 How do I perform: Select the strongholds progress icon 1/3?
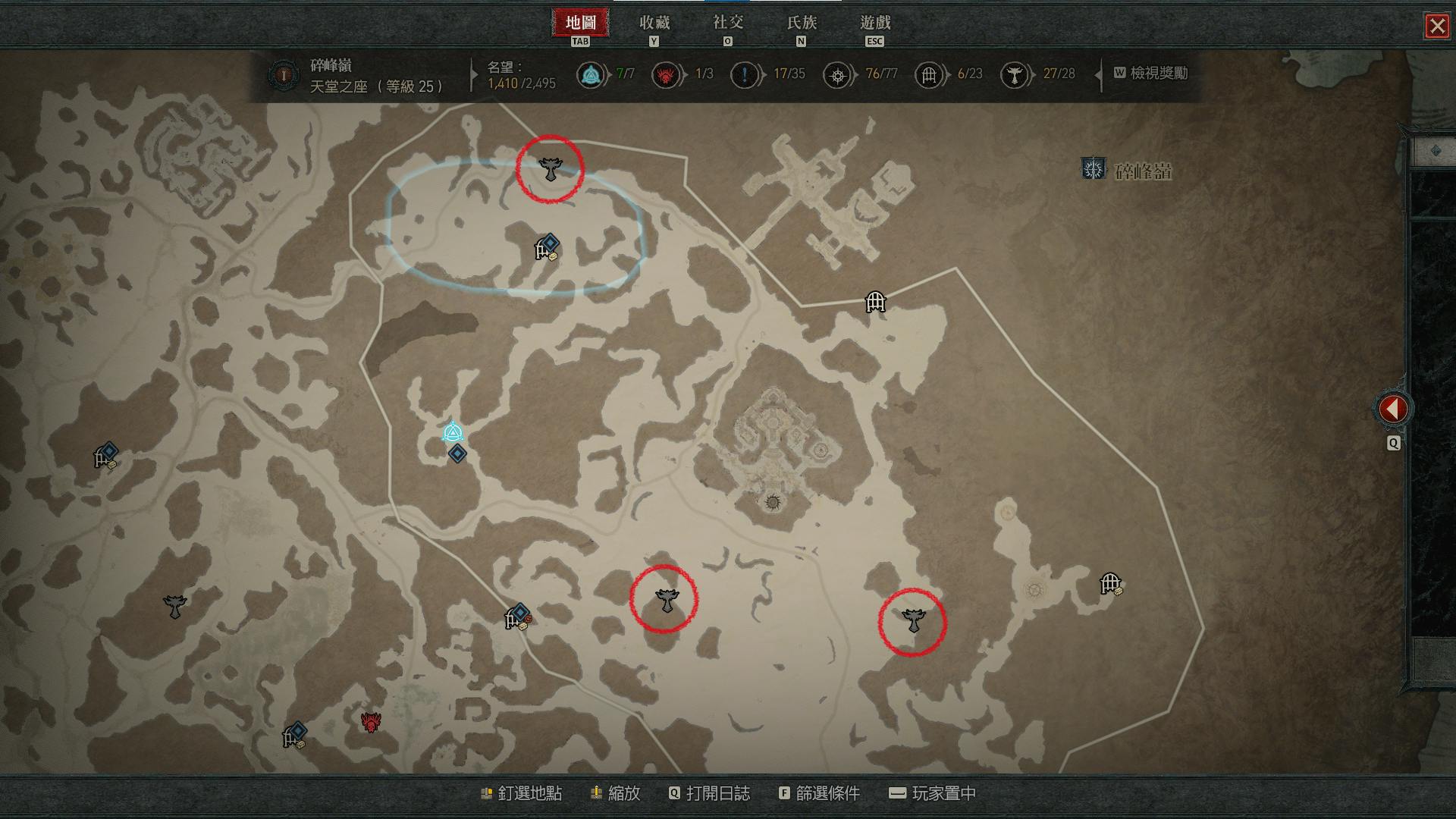point(666,75)
